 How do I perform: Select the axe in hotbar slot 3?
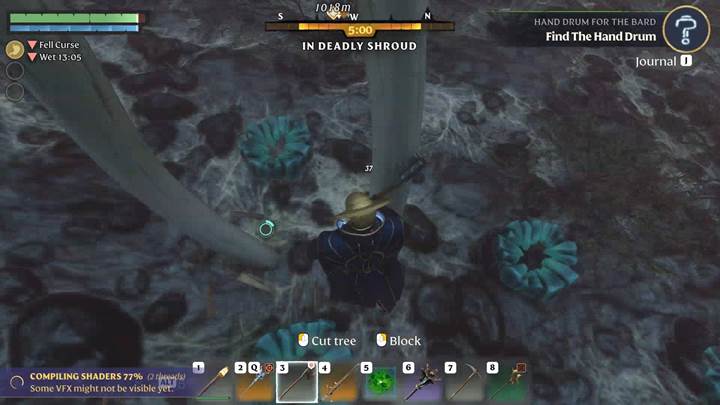(x=296, y=382)
